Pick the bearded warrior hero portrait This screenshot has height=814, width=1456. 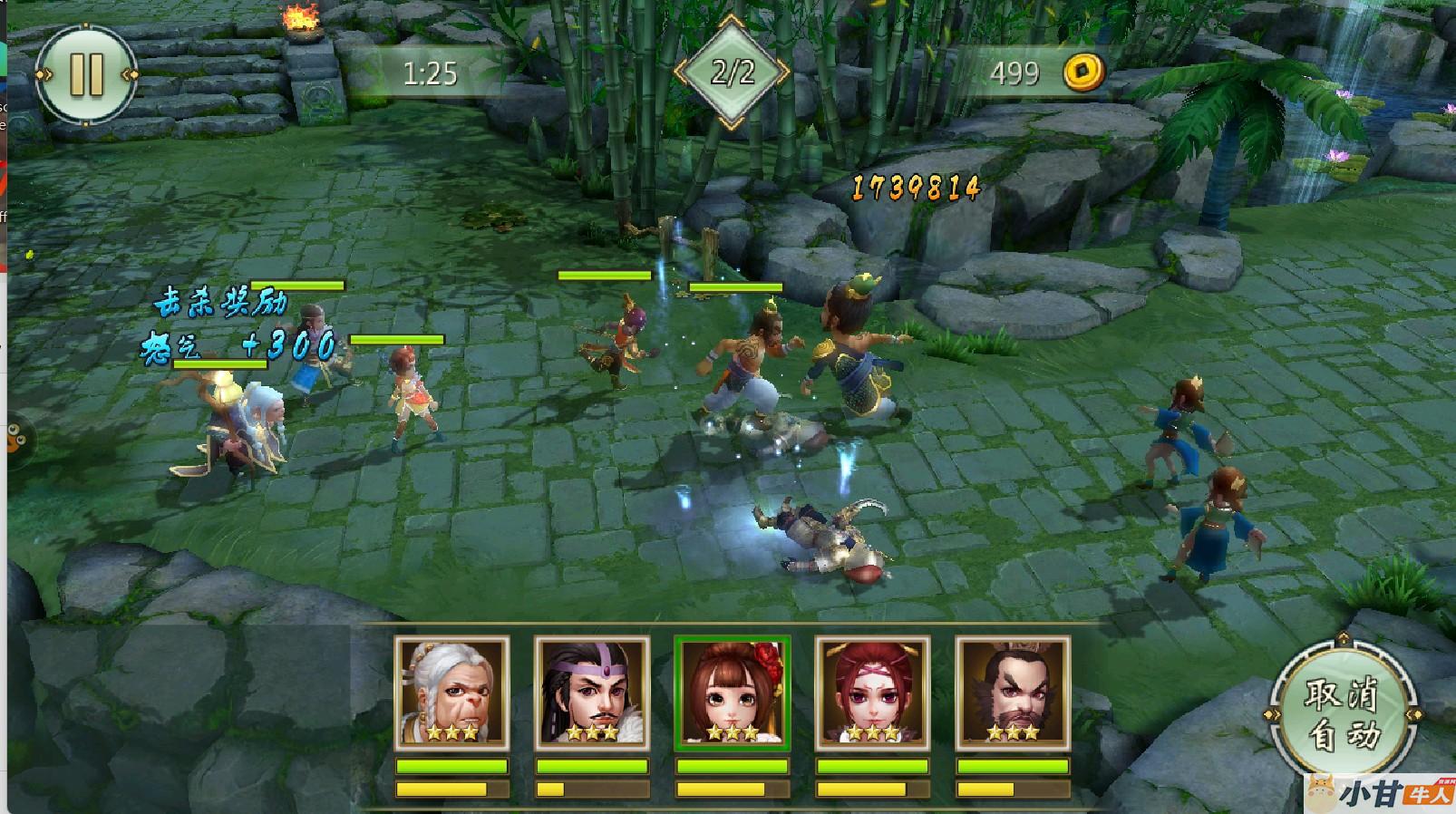coord(1013,693)
